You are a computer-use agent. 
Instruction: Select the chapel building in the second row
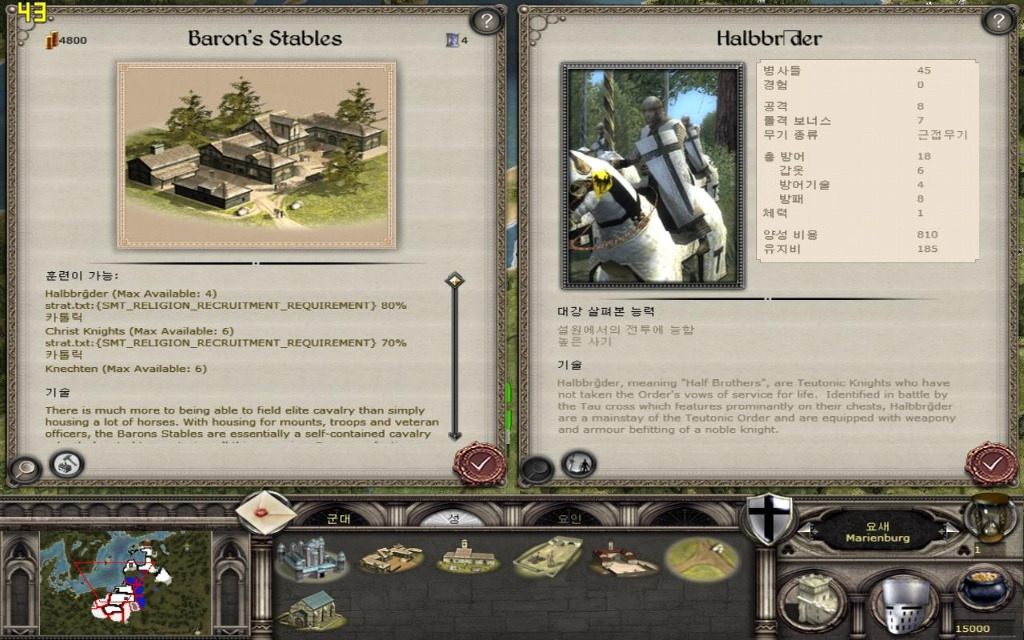click(310, 608)
